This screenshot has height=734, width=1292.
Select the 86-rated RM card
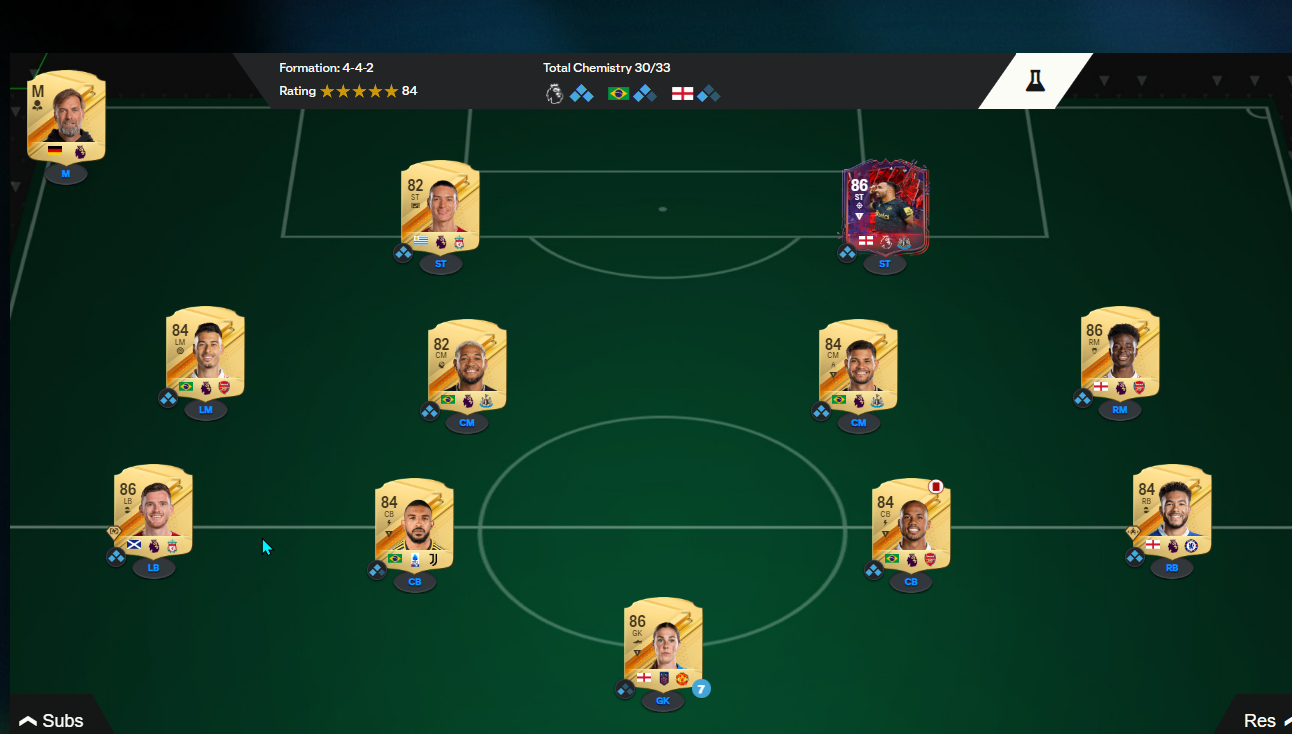tap(1120, 352)
